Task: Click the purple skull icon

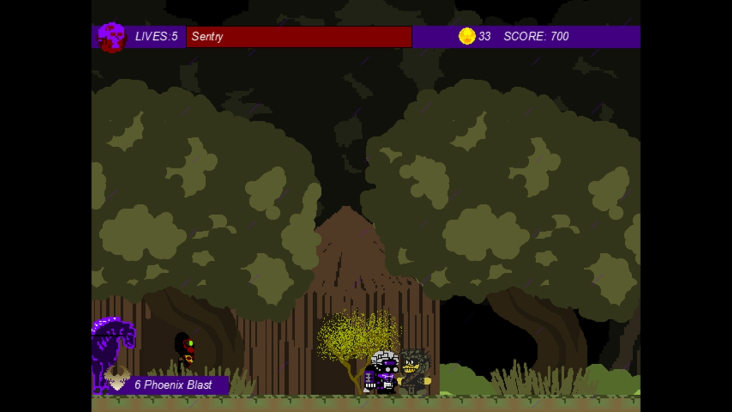Action: coord(112,37)
